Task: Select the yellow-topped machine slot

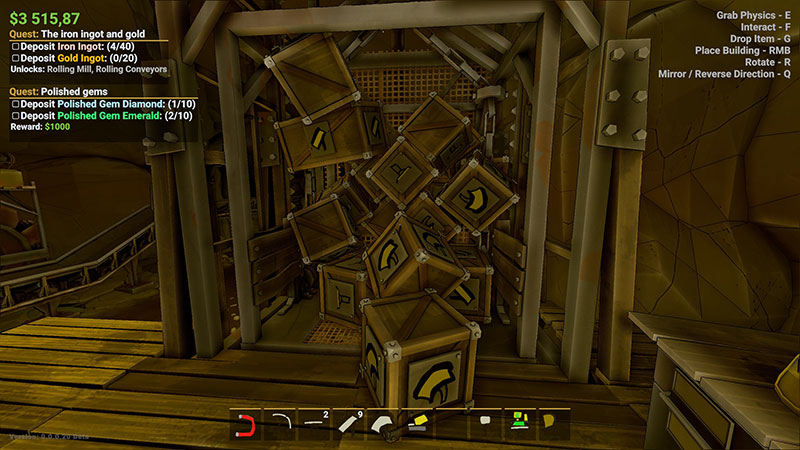Action: point(418,425)
